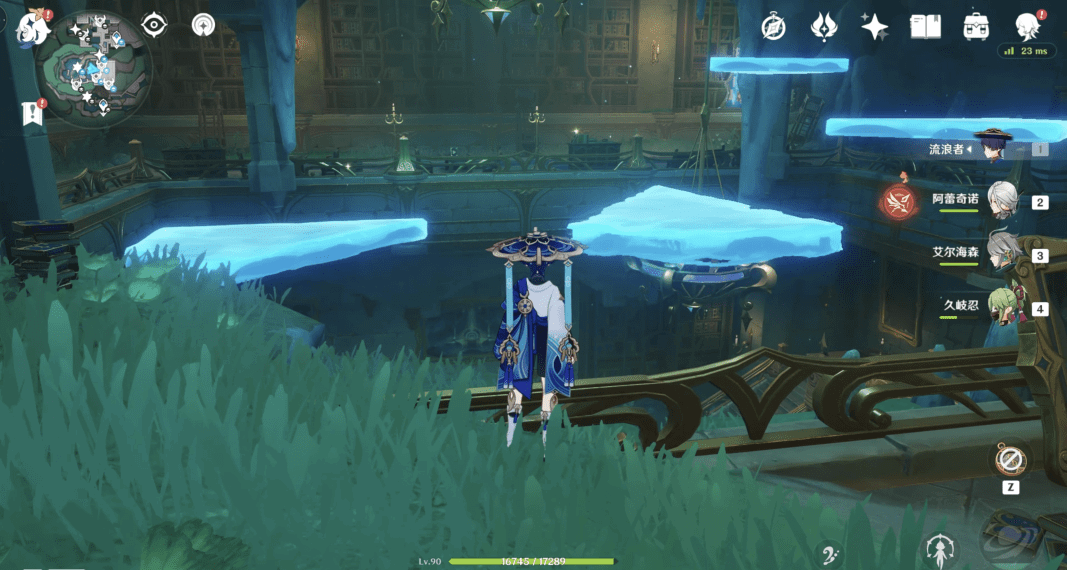Screen dimensions: 1067x570
Task: Open the backpack inventory
Action: click(976, 27)
